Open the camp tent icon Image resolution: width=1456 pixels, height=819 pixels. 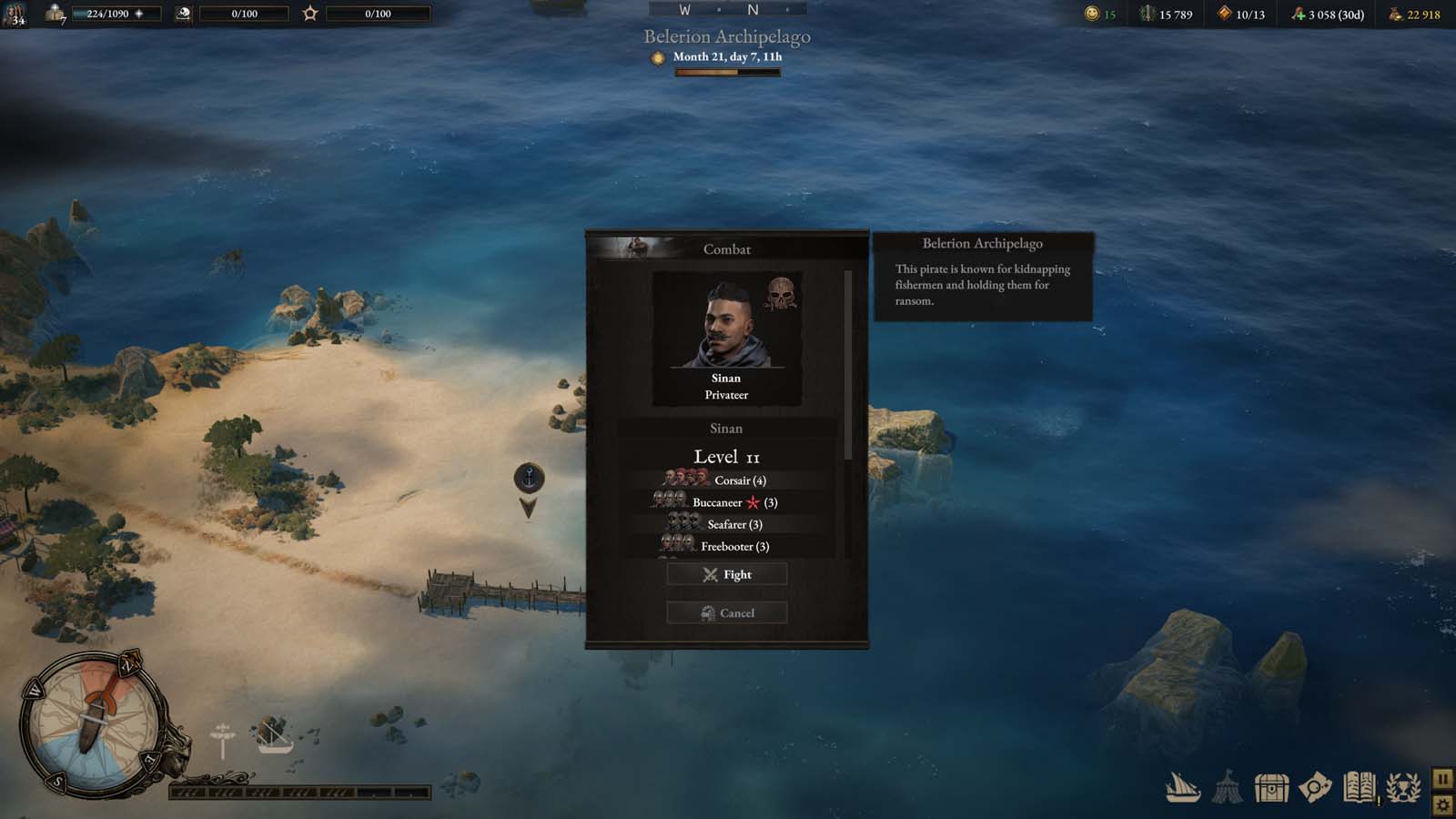point(1227,787)
